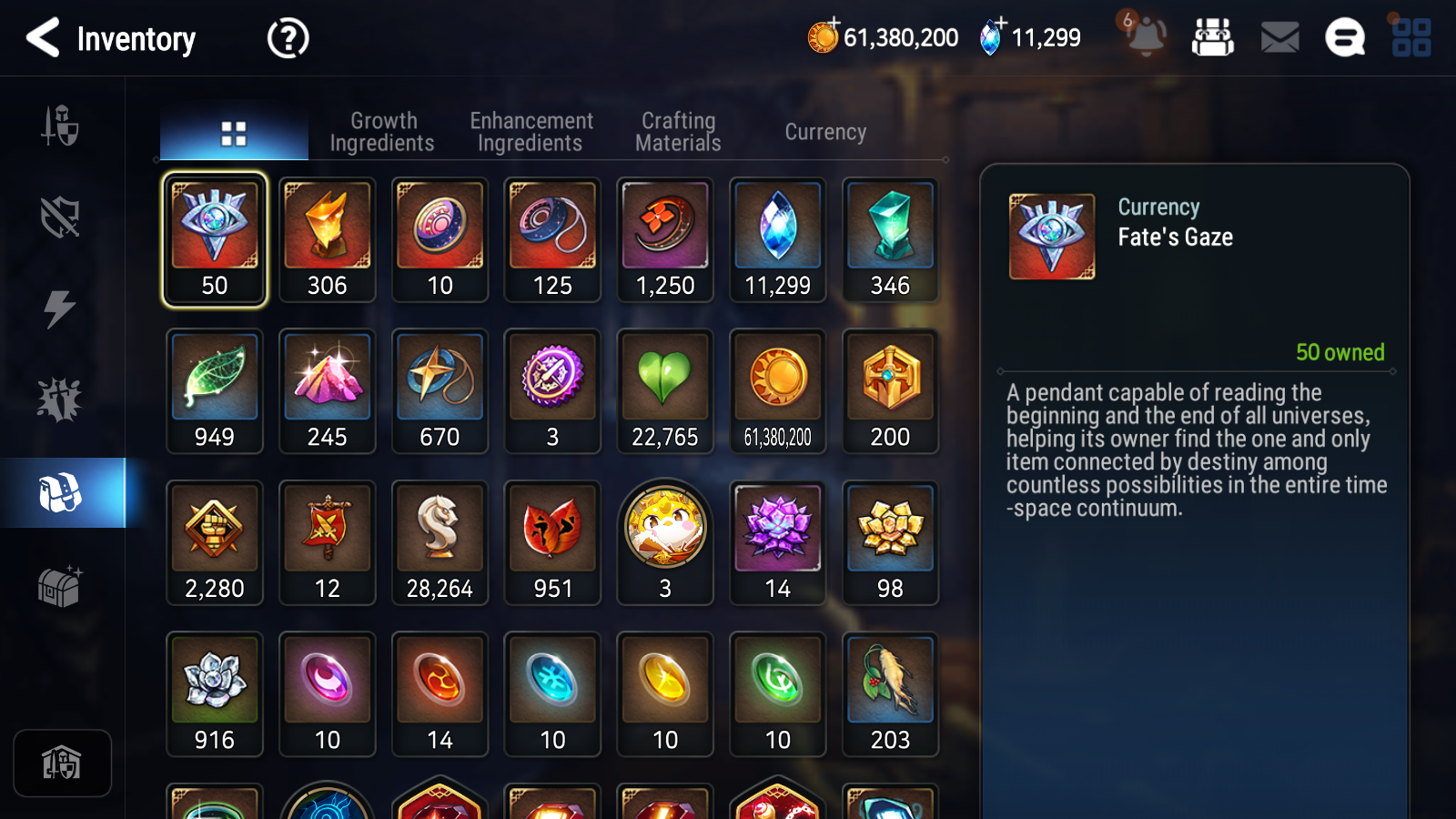Open the treasure chest consumables sidebar category
This screenshot has height=819, width=1456.
click(x=60, y=587)
